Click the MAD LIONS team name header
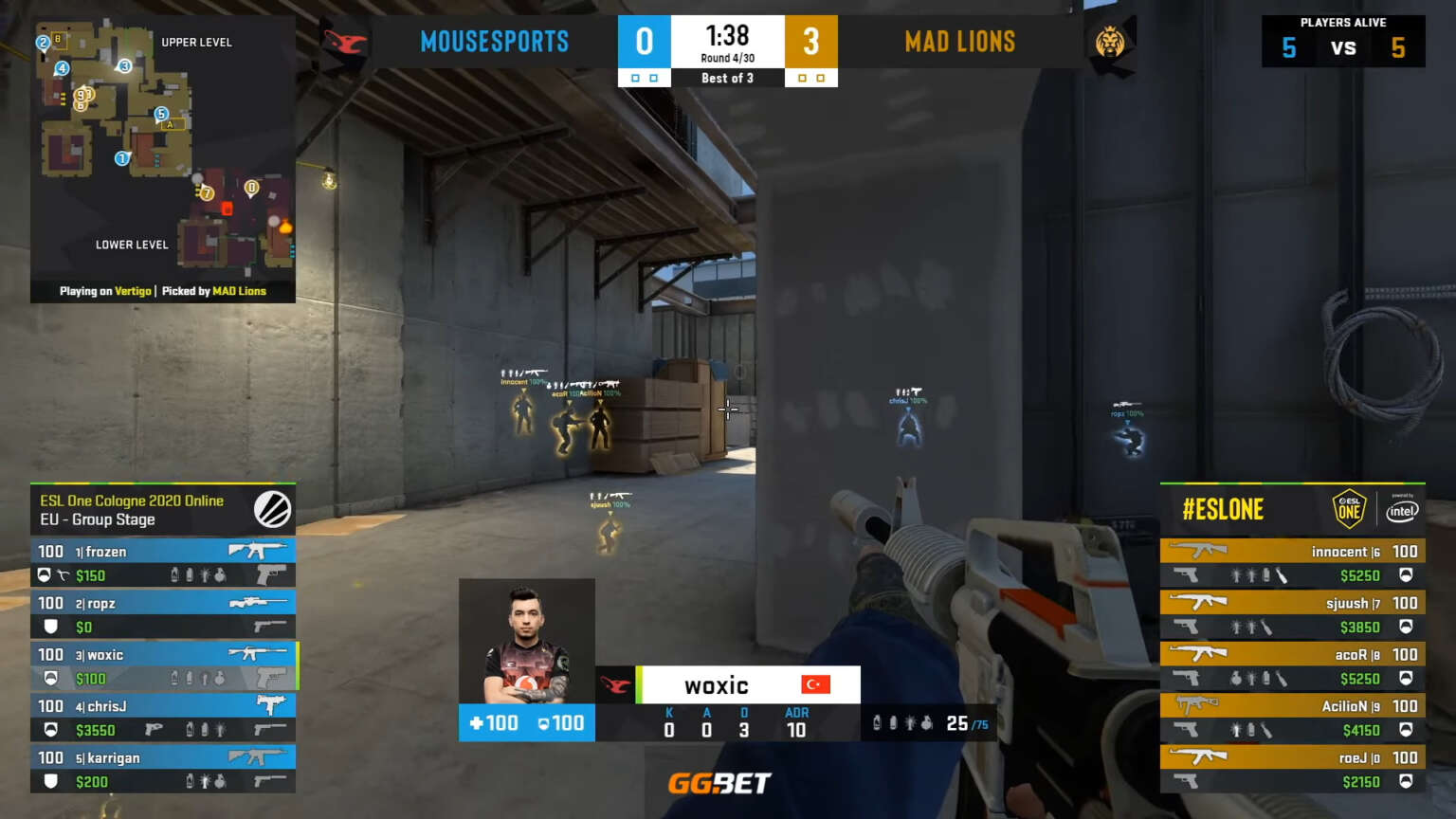Viewport: 1456px width, 819px height. [x=960, y=41]
